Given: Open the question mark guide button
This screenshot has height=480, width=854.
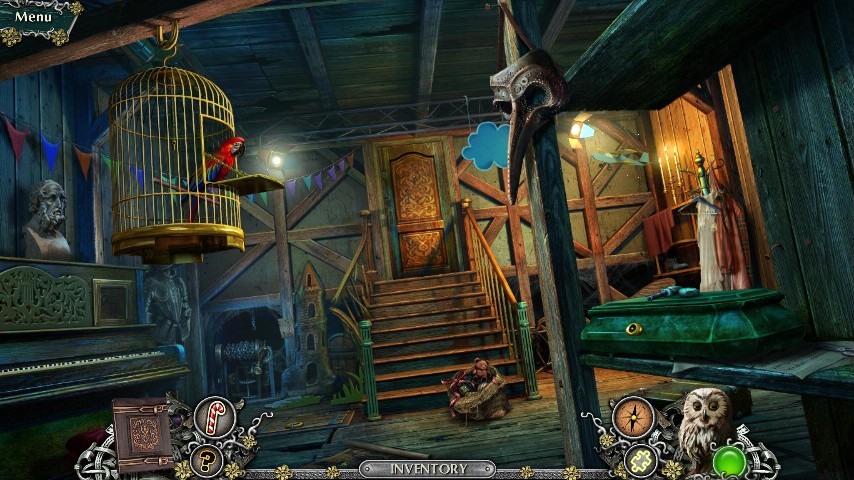Looking at the screenshot, I should click(207, 461).
